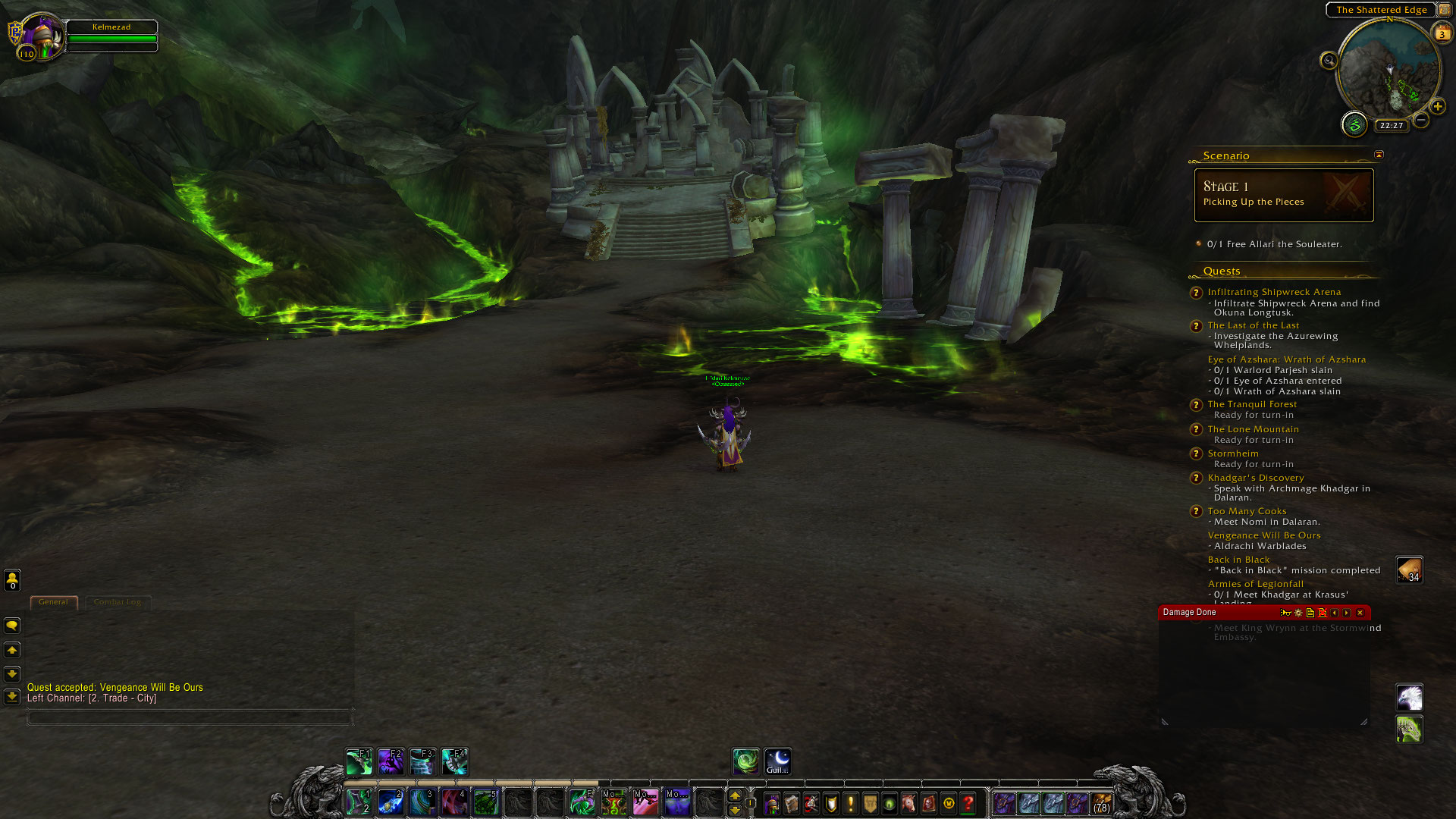Open the backpack showing 78 free slots

click(1101, 803)
